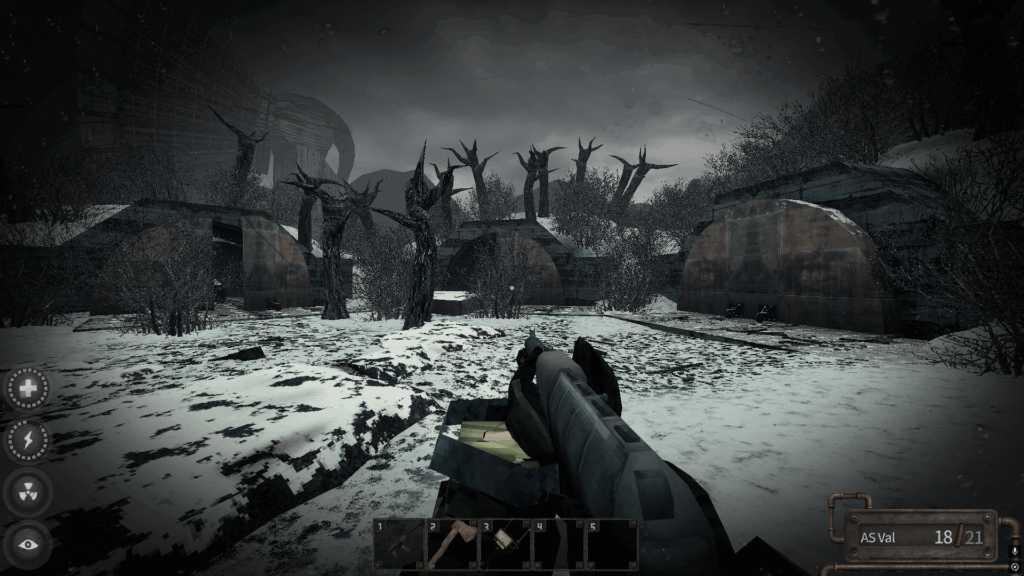The image size is (1024, 576).
Task: Toggle the eye visibility icon
Action: (x=29, y=544)
